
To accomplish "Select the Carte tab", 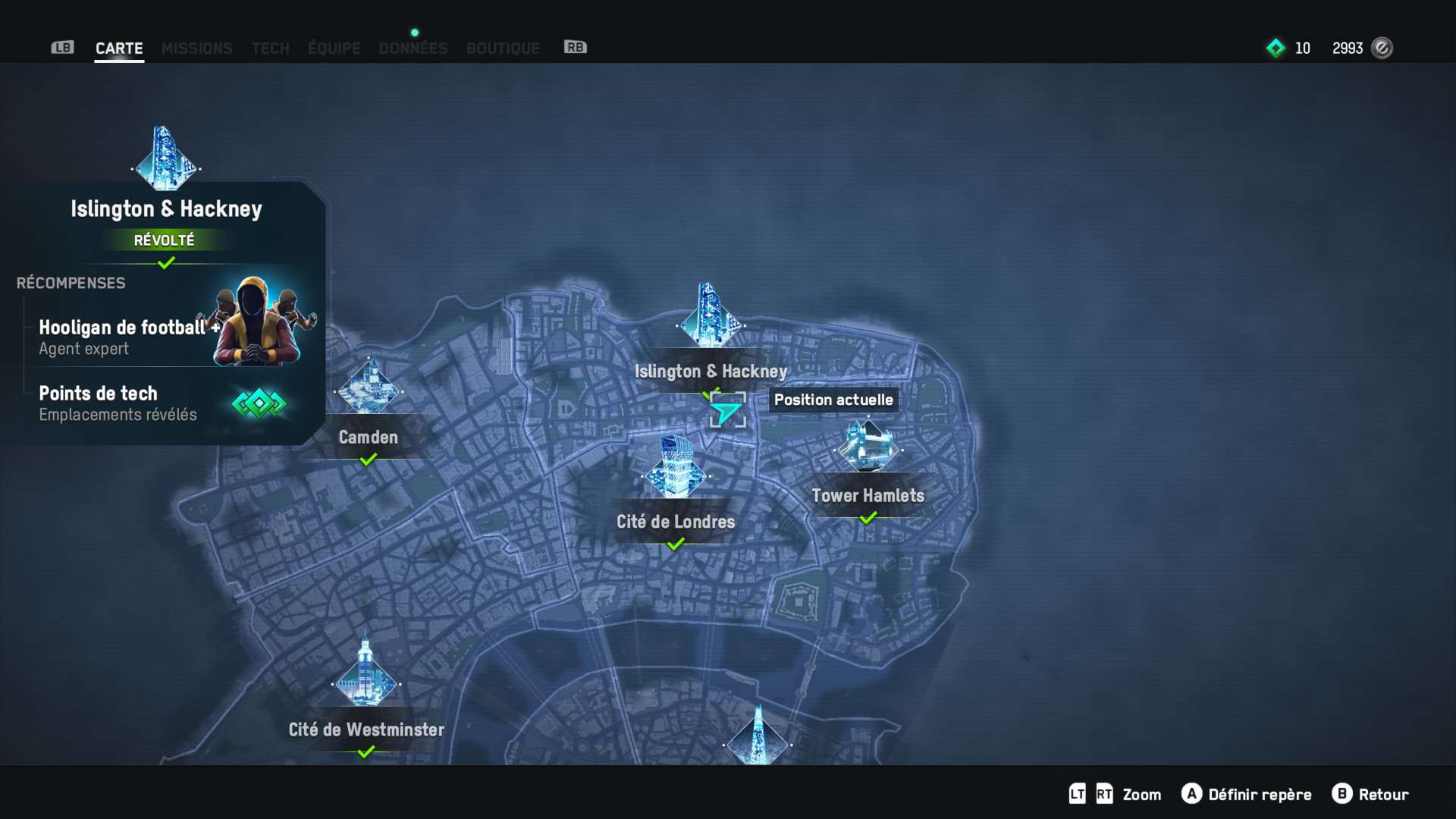I will [119, 49].
